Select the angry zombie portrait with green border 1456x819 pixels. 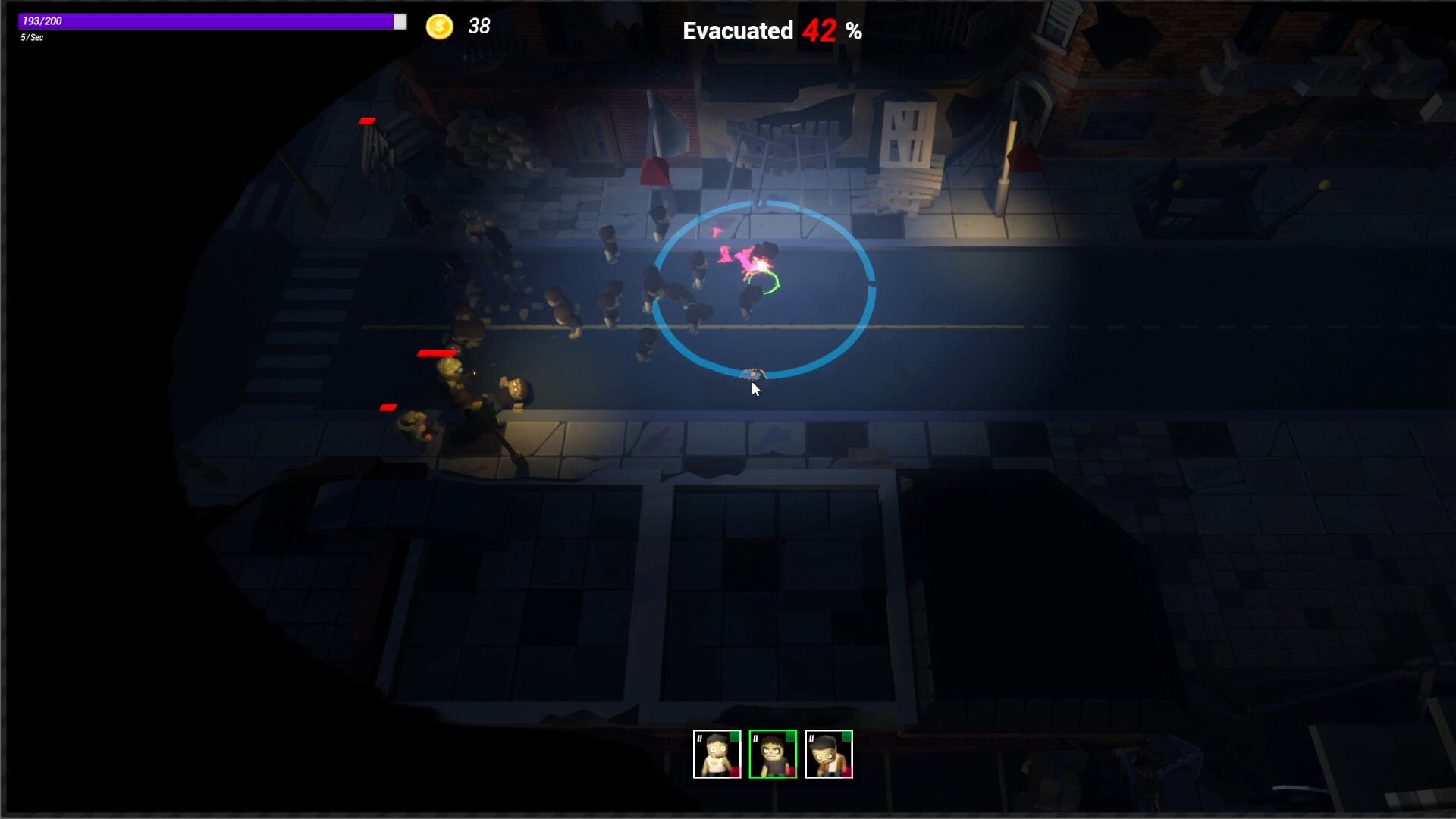click(x=773, y=755)
